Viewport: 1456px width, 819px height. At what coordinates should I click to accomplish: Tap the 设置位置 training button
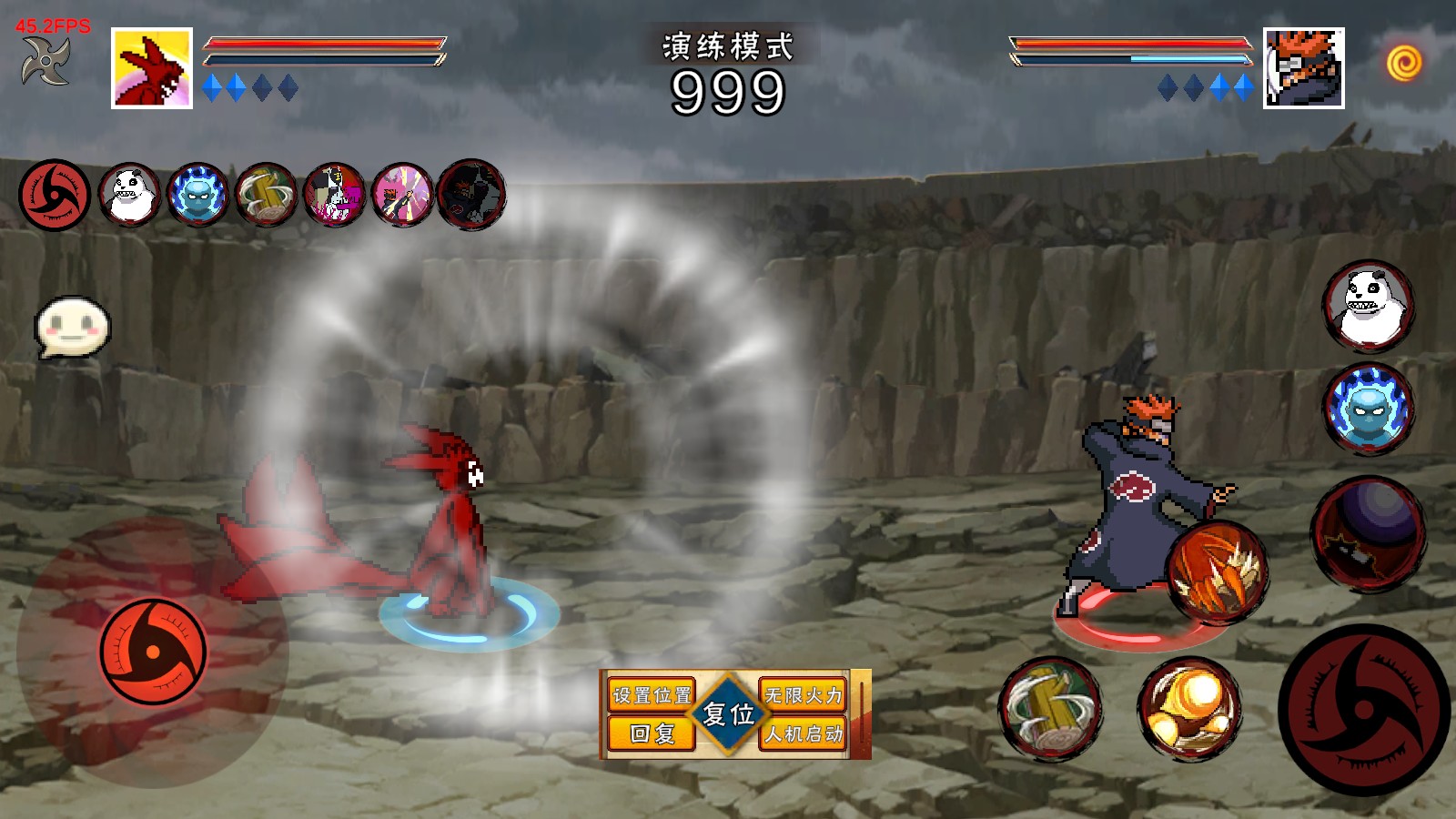tap(652, 695)
